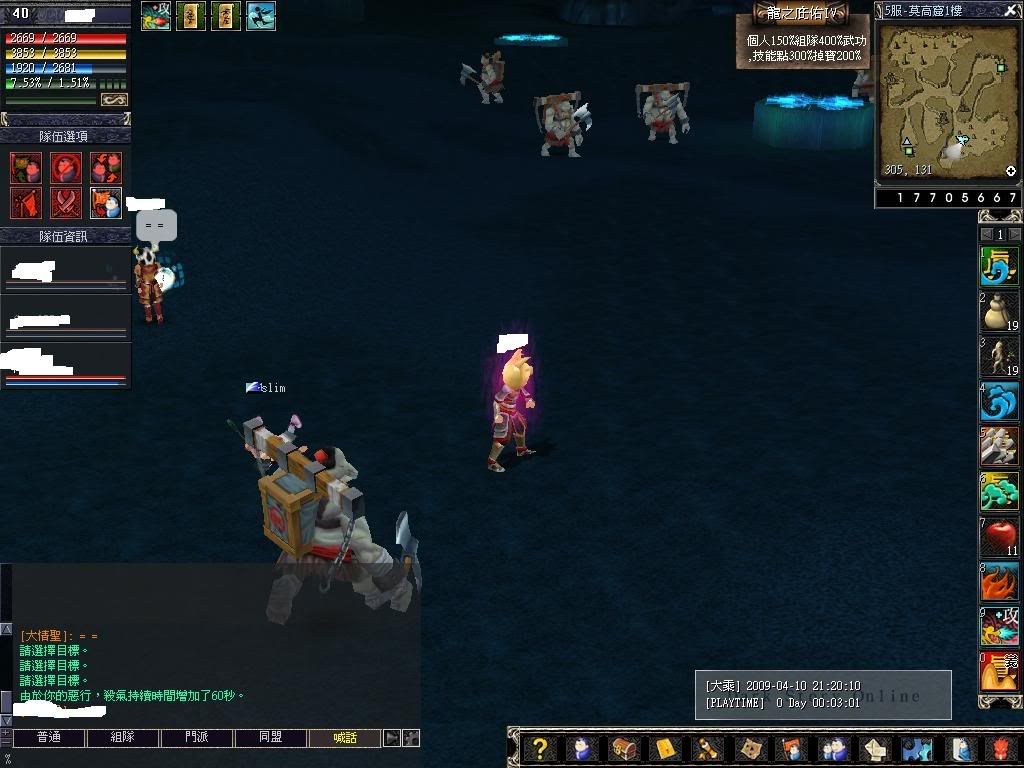Go to the next hotbar page arrow
The height and width of the screenshot is (768, 1024).
click(x=1014, y=234)
